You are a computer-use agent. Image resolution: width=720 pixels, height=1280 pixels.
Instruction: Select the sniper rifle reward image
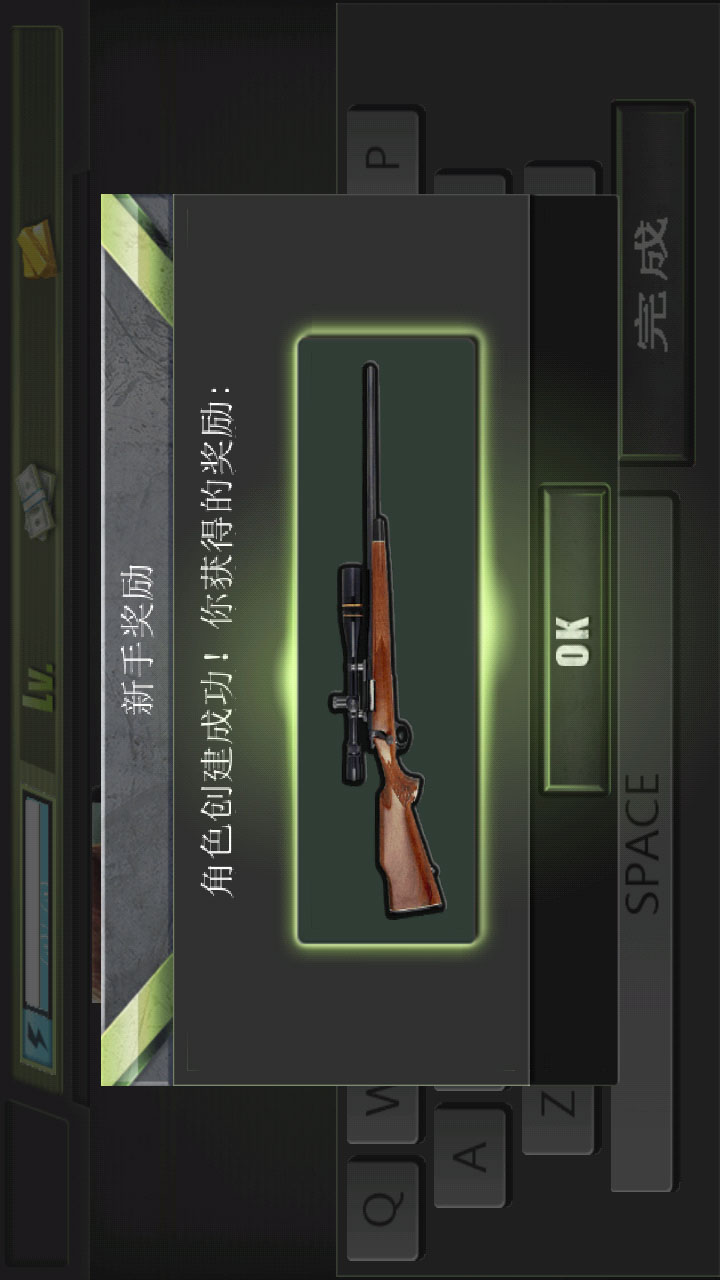388,640
